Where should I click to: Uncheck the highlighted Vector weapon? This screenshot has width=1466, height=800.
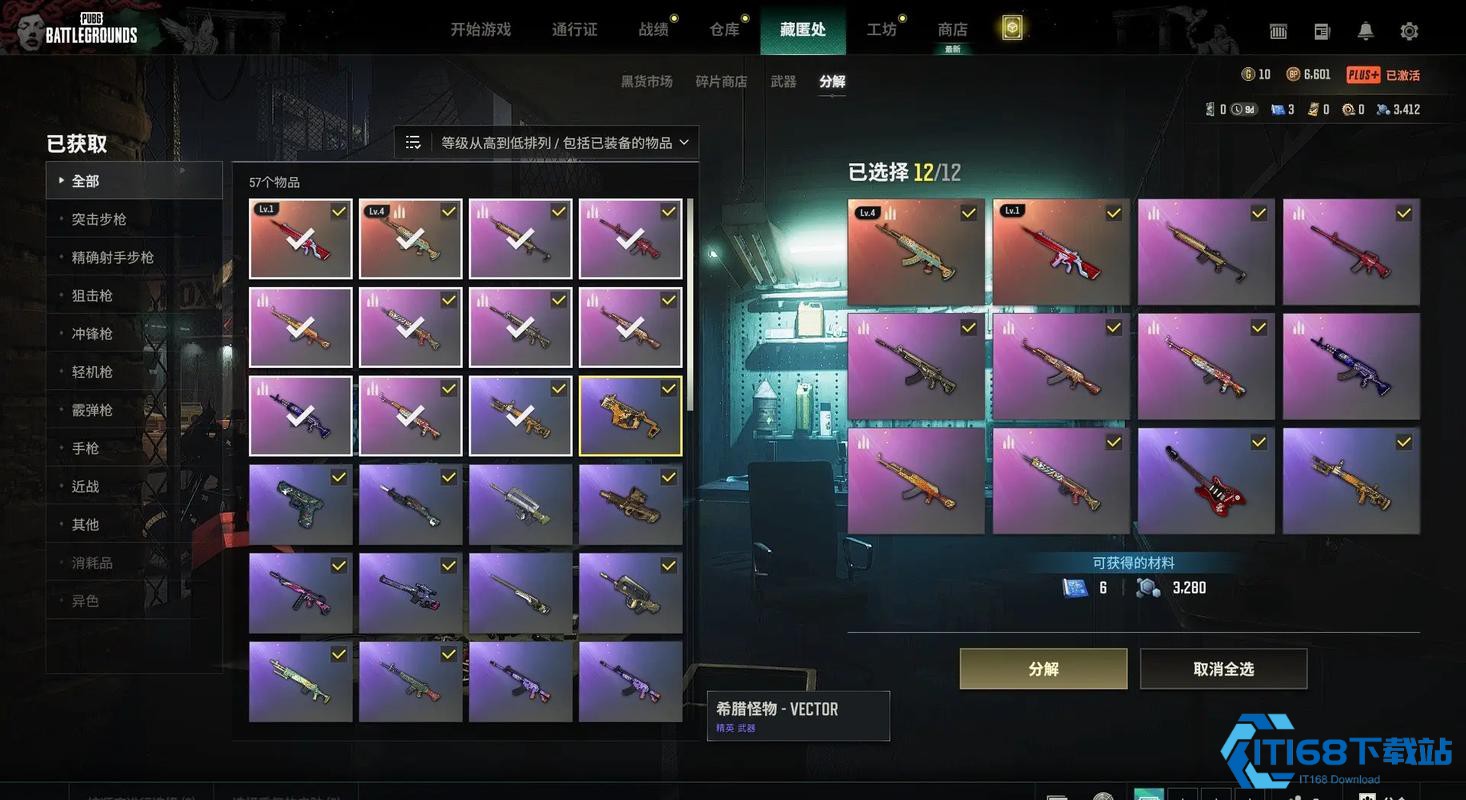[x=630, y=415]
